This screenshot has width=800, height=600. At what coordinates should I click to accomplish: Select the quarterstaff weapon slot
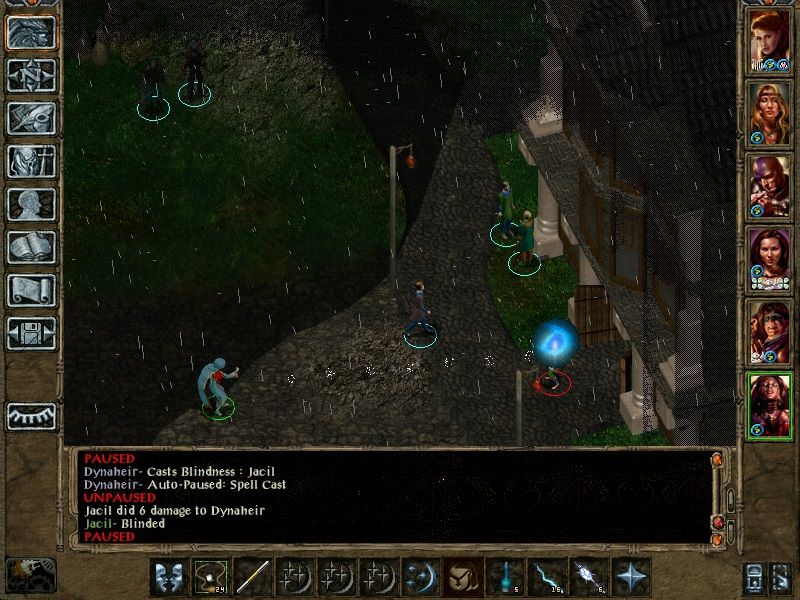(254, 577)
